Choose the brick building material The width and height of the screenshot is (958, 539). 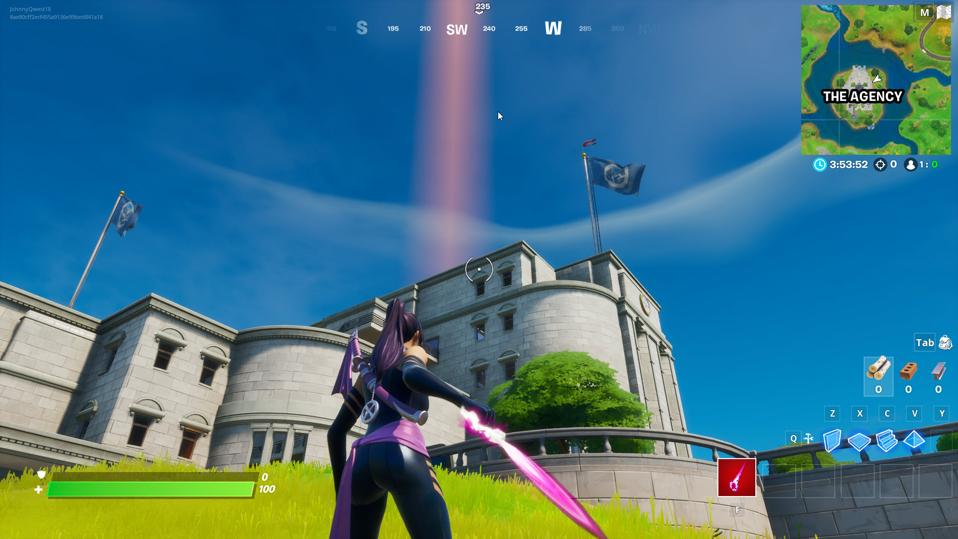click(x=908, y=372)
